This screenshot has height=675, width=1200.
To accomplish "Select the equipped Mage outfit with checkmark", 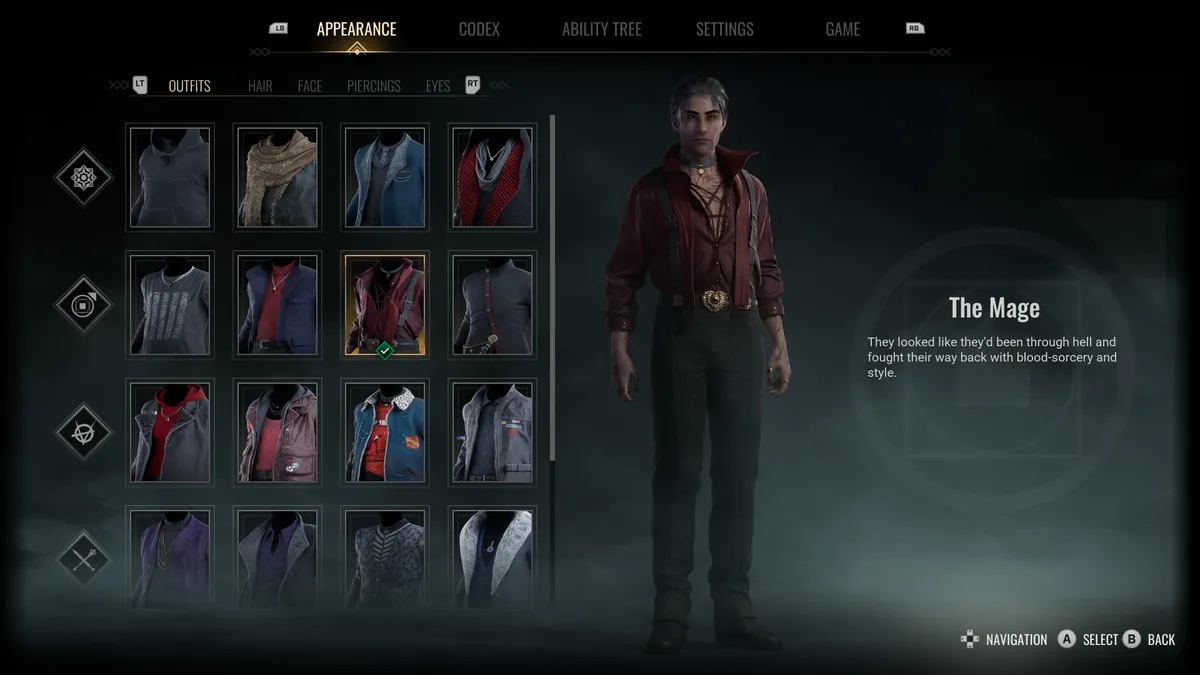I will click(x=385, y=304).
